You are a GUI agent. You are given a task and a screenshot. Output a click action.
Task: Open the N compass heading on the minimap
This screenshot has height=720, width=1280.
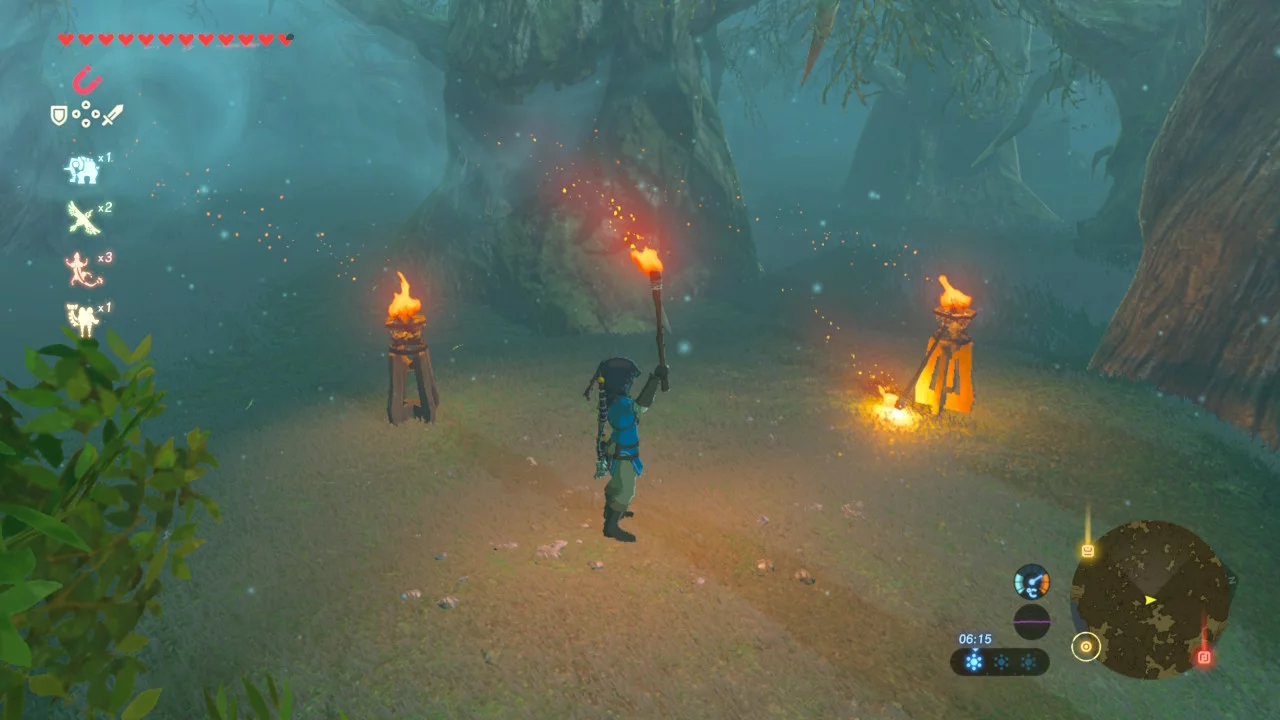(x=1232, y=580)
